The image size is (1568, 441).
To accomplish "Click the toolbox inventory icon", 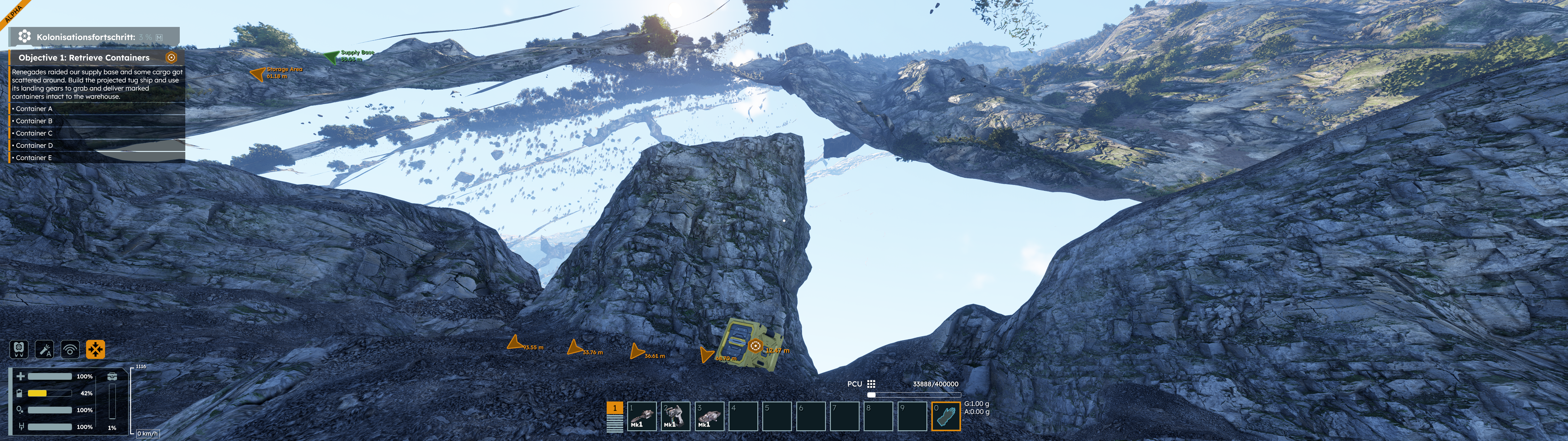I will click(112, 376).
